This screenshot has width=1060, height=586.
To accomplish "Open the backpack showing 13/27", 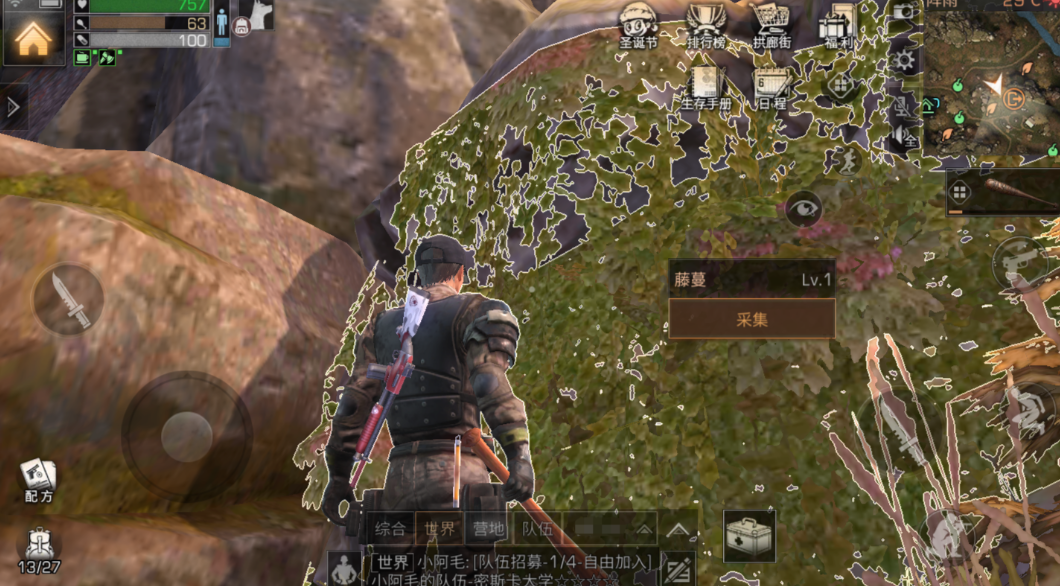I will click(x=39, y=550).
